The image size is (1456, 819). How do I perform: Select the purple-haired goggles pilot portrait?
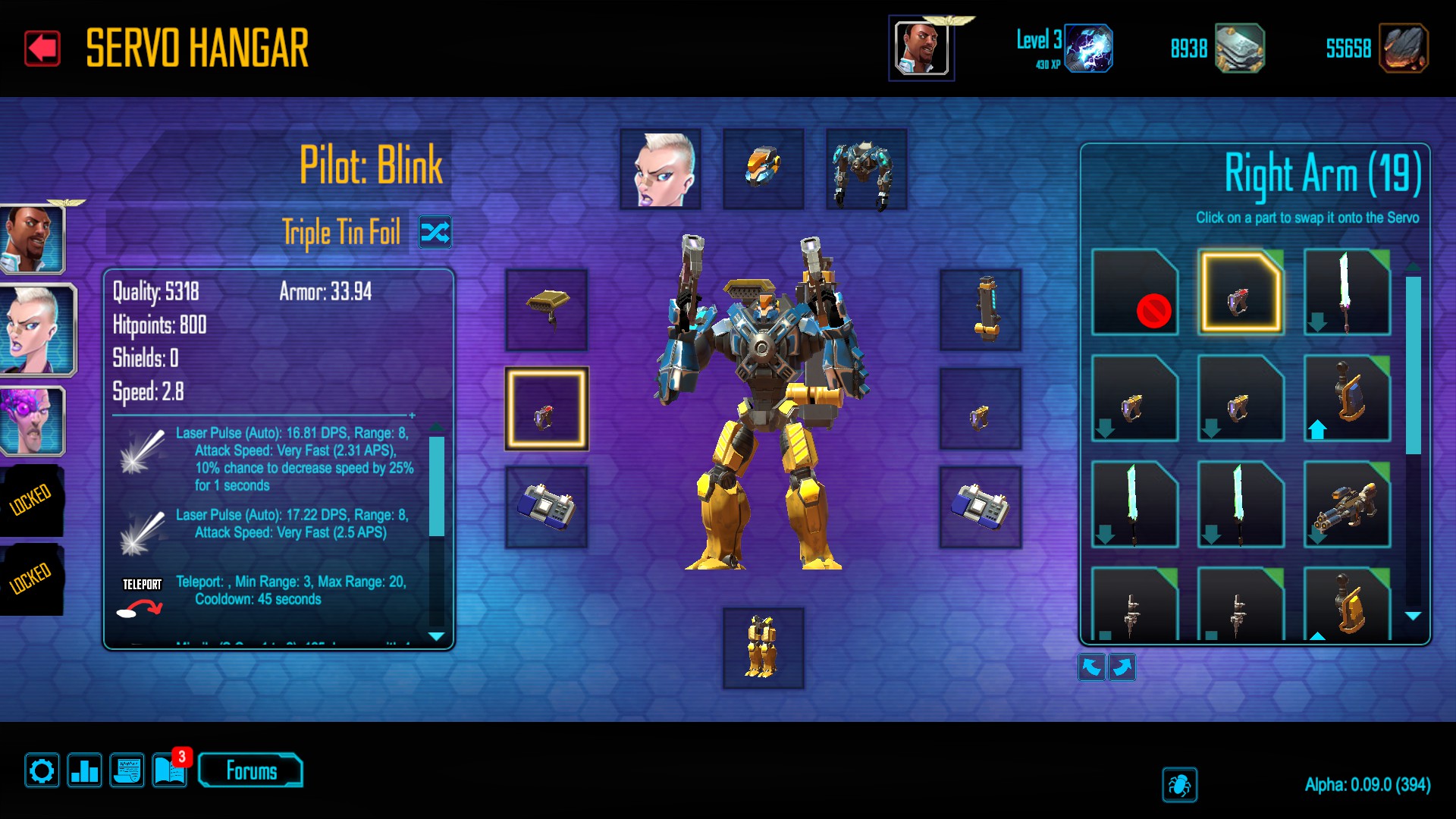pyautogui.click(x=33, y=421)
